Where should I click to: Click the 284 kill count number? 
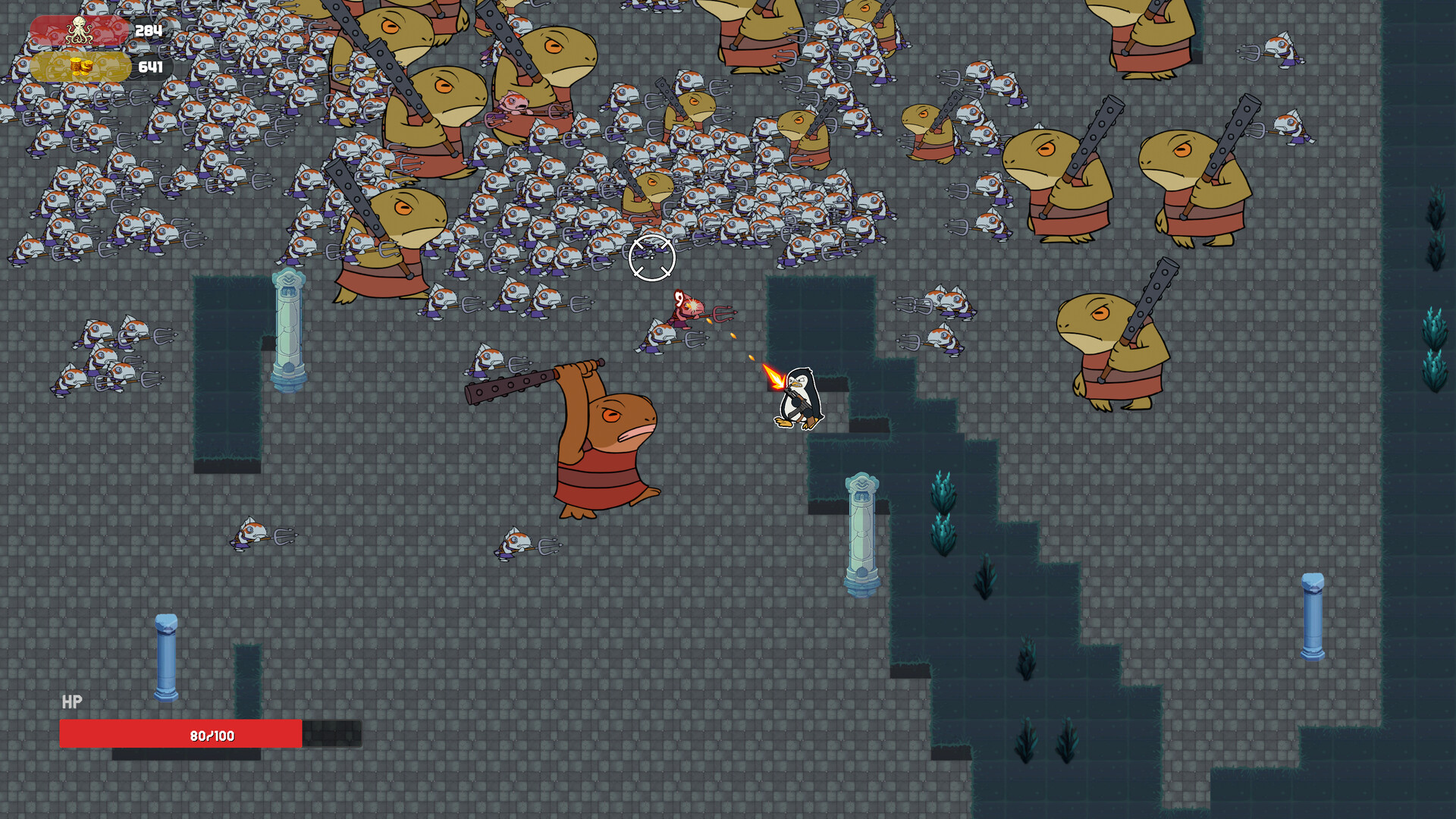point(149,32)
